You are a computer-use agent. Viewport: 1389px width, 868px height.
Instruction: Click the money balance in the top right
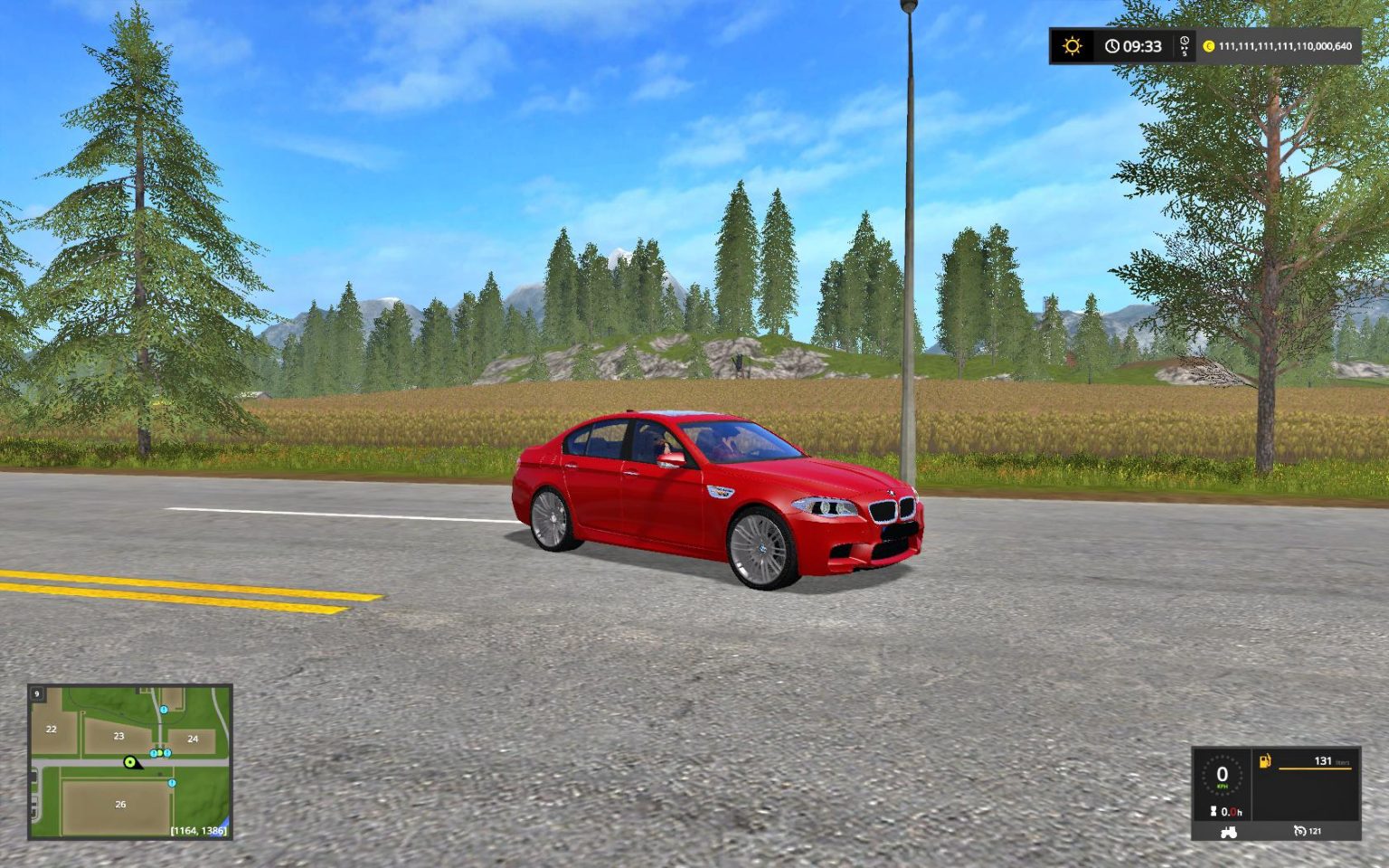tap(1285, 46)
